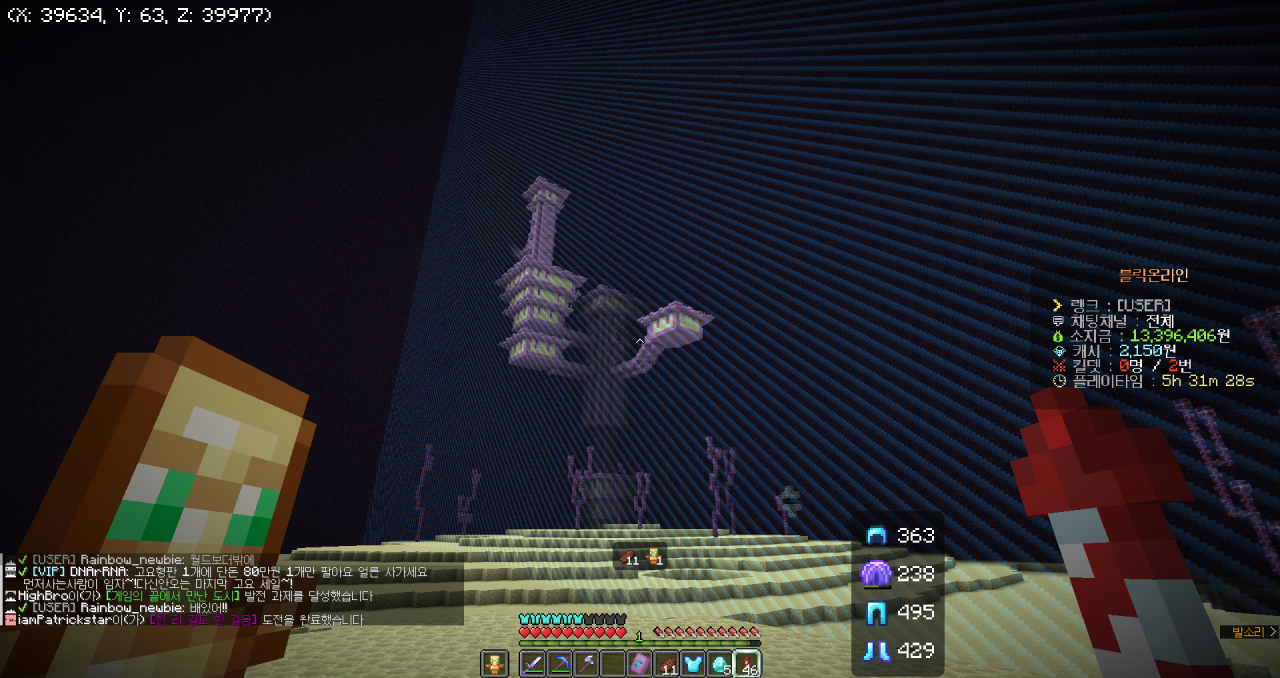Click the chat message from DNArRNA
The width and height of the screenshot is (1280, 678).
[x=230, y=572]
